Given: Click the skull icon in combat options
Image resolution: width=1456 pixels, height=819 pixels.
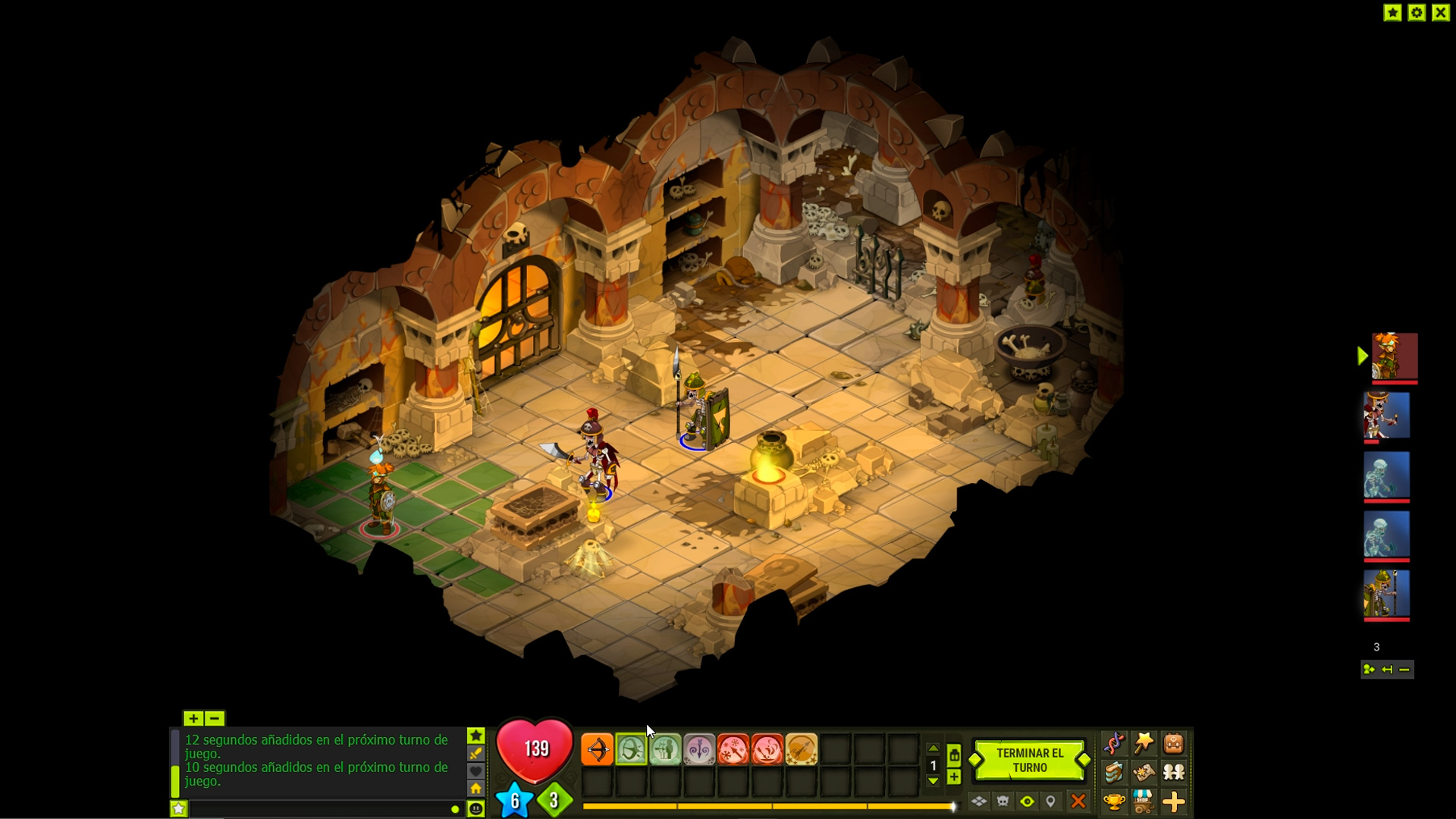Looking at the screenshot, I should point(1003,801).
